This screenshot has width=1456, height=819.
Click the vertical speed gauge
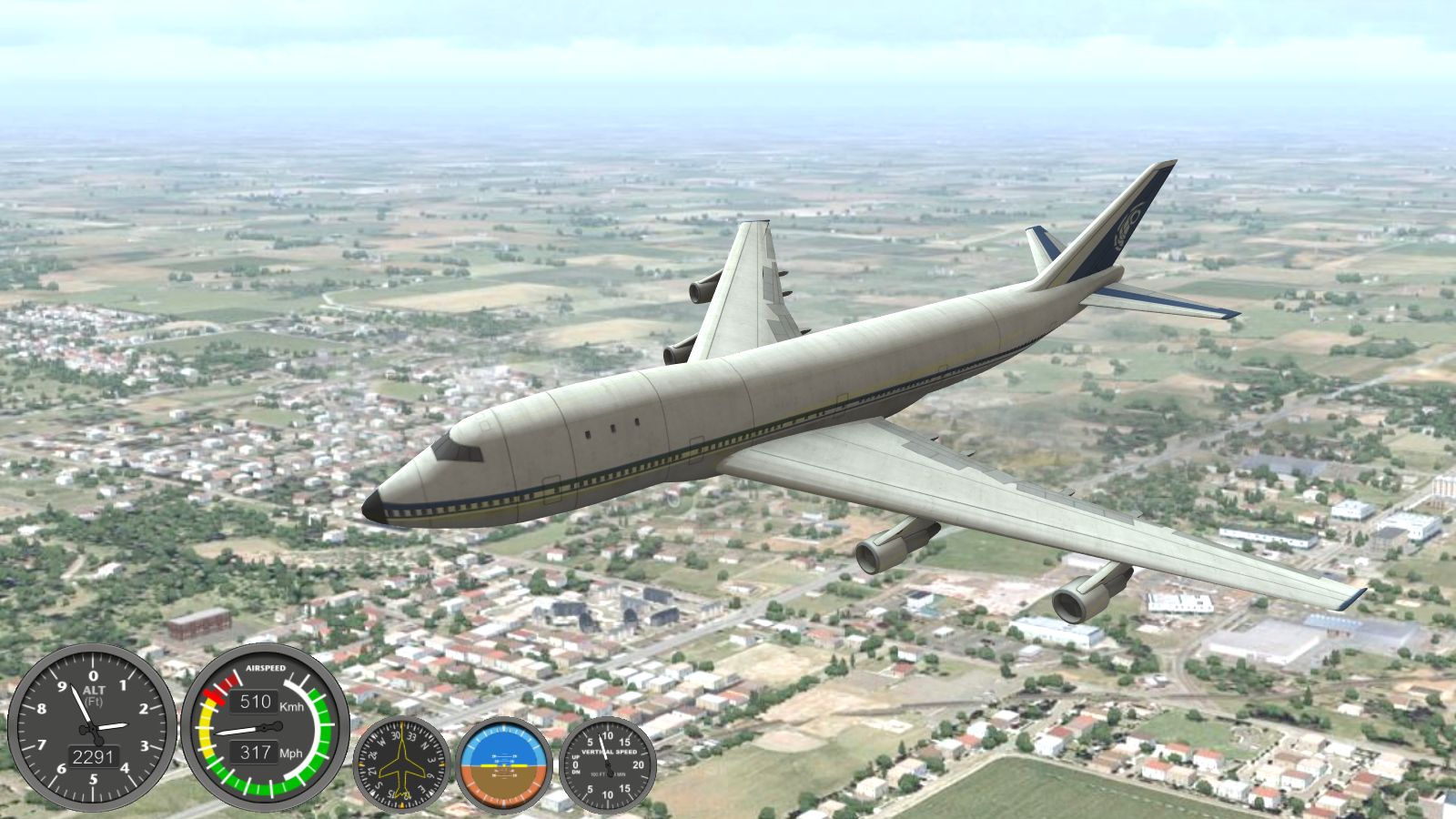607,765
